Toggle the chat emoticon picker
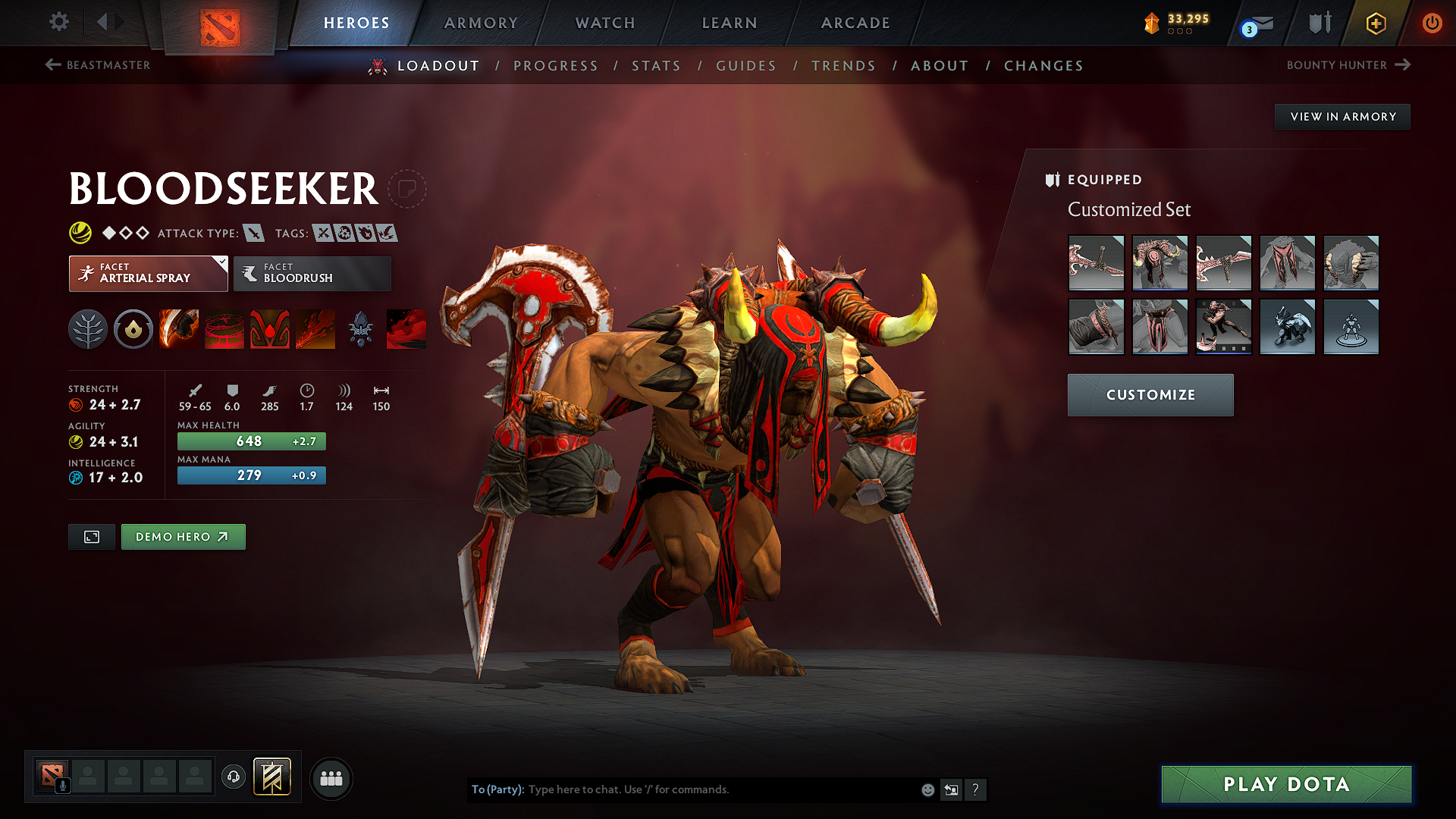Image resolution: width=1456 pixels, height=819 pixels. [x=927, y=789]
